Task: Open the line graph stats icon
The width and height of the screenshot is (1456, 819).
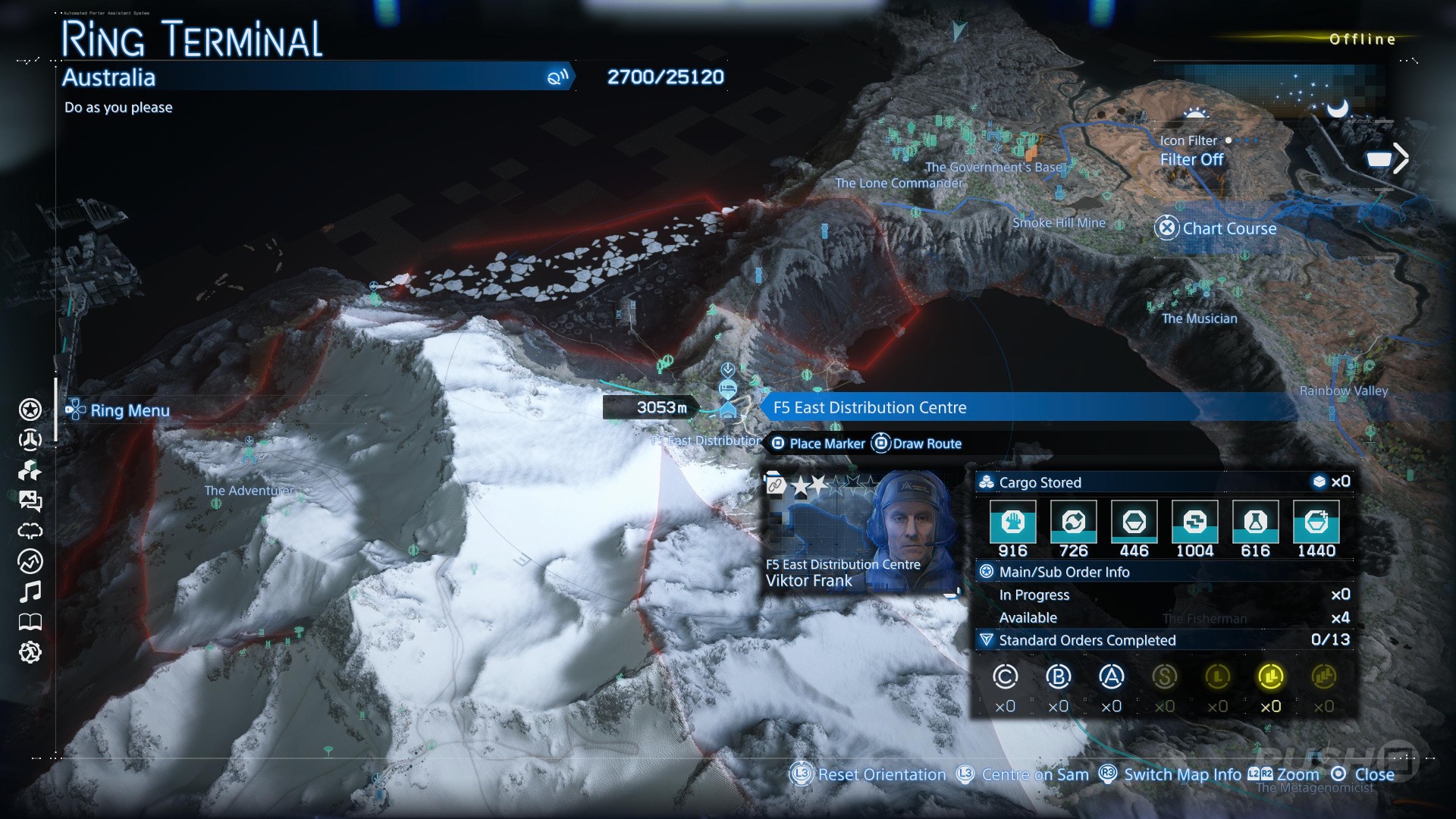Action: [30, 562]
